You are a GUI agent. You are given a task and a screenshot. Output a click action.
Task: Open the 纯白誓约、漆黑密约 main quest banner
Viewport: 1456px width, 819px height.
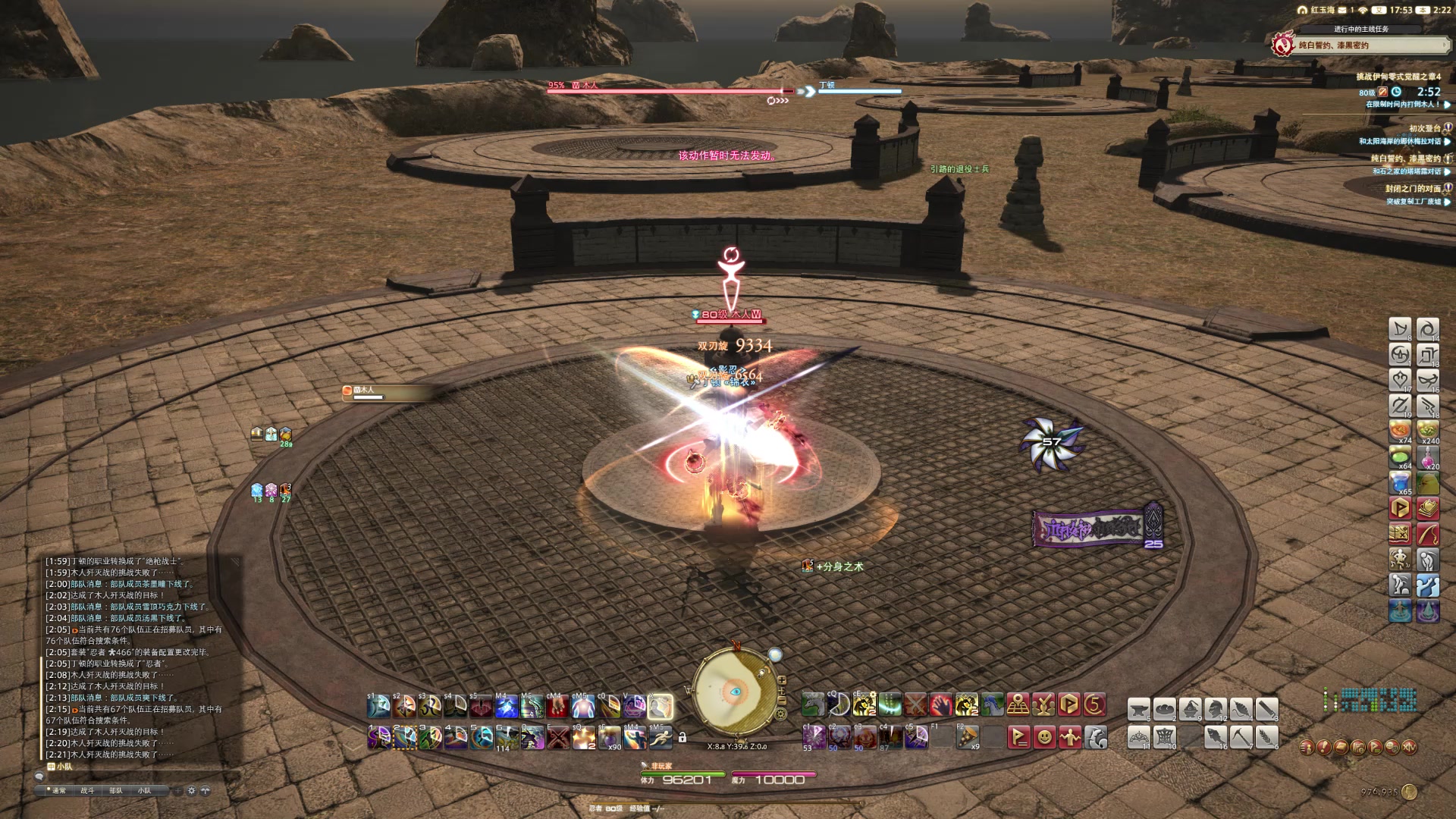pos(1361,45)
